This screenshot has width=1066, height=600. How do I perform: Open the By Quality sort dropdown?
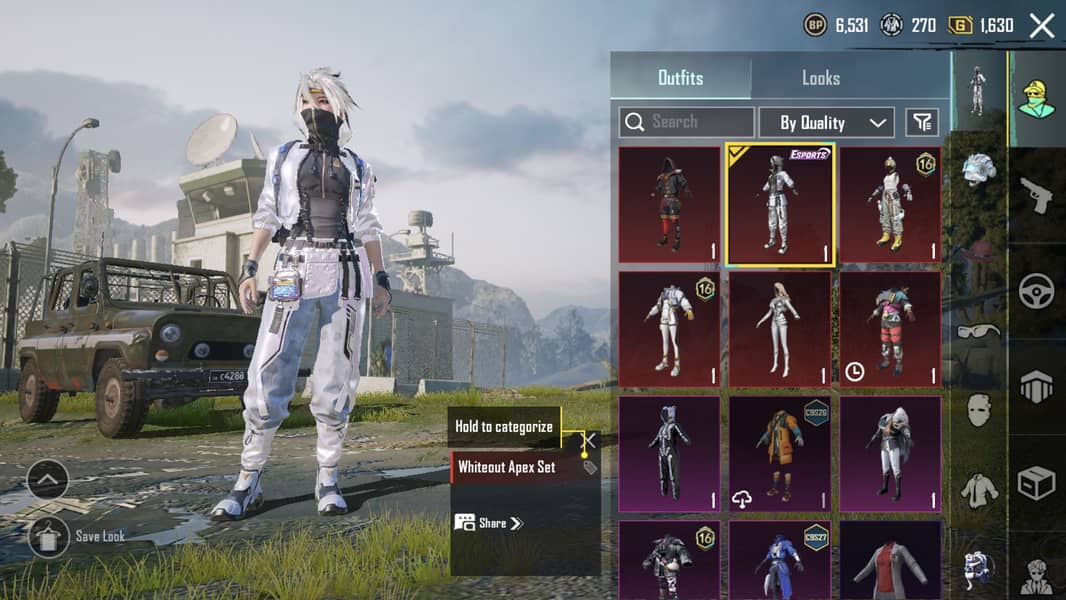point(826,122)
